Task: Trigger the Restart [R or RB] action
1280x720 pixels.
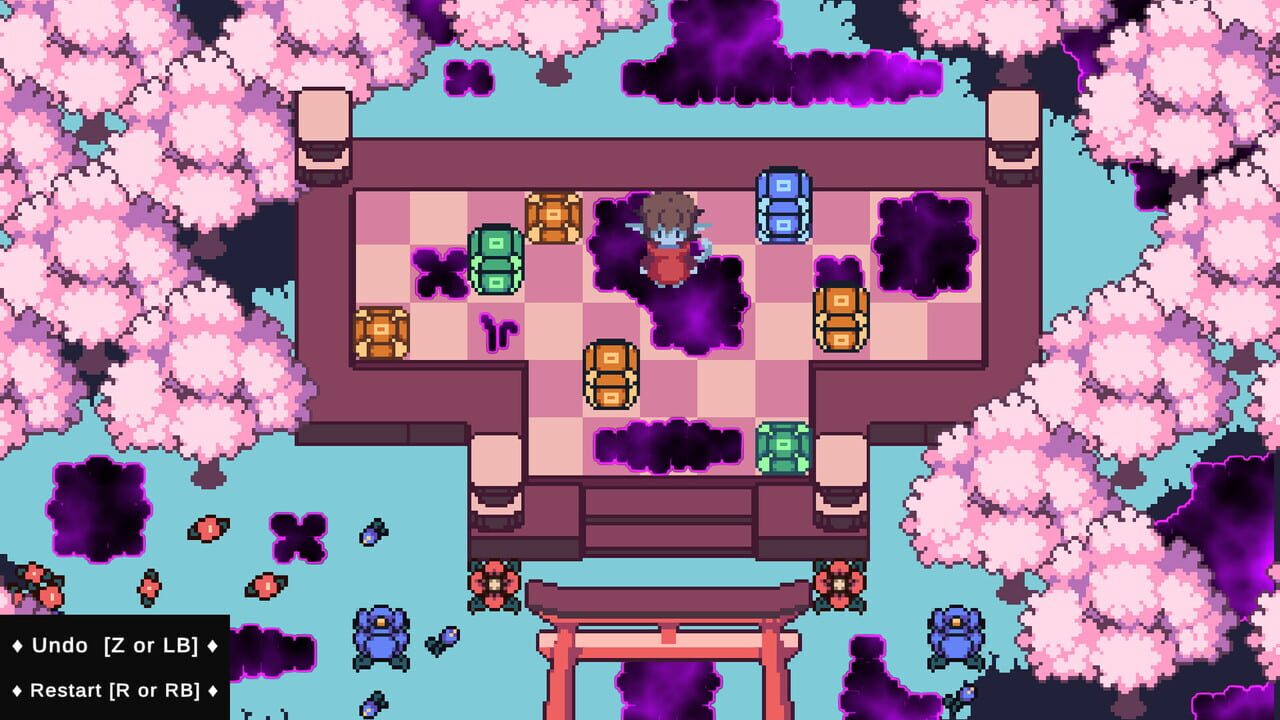Action: click(x=110, y=690)
